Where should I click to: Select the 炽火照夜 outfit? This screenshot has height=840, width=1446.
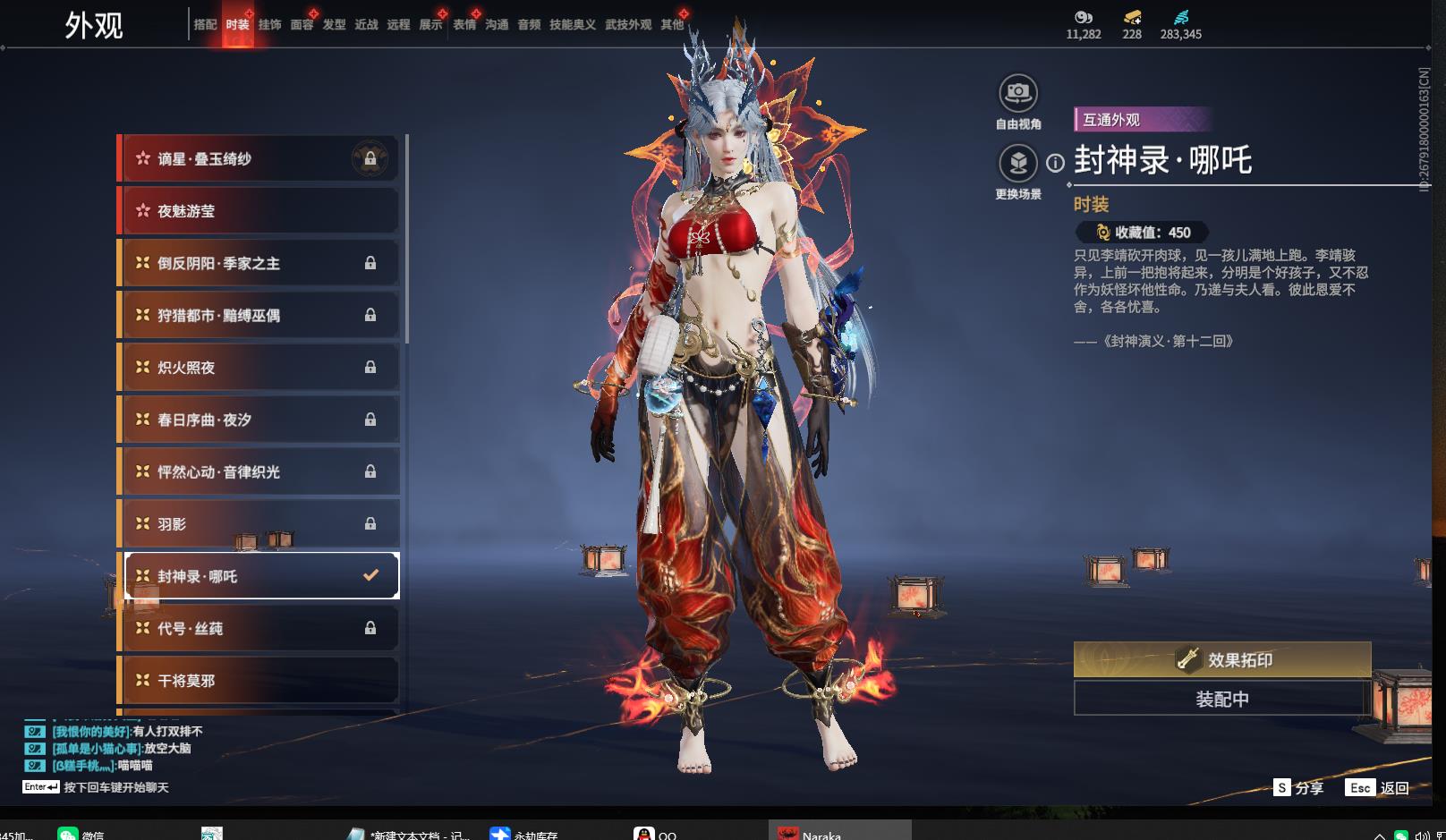coord(259,368)
